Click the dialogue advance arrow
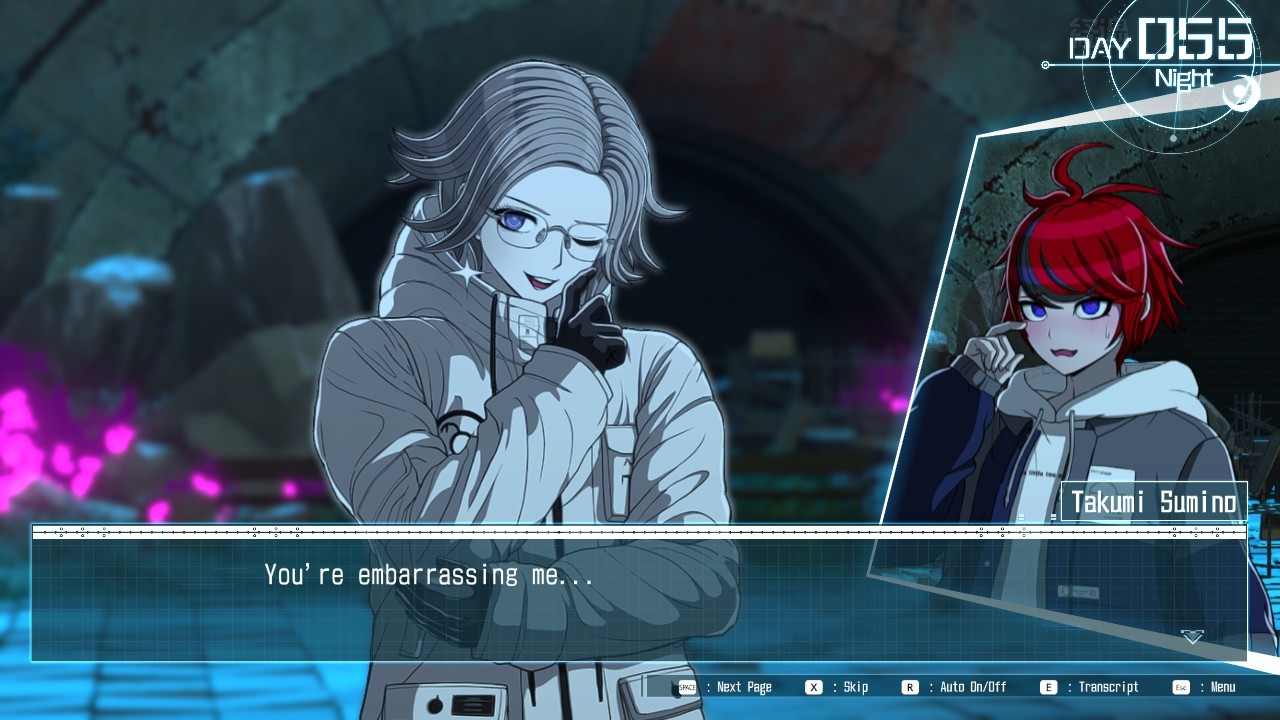 tap(1192, 637)
